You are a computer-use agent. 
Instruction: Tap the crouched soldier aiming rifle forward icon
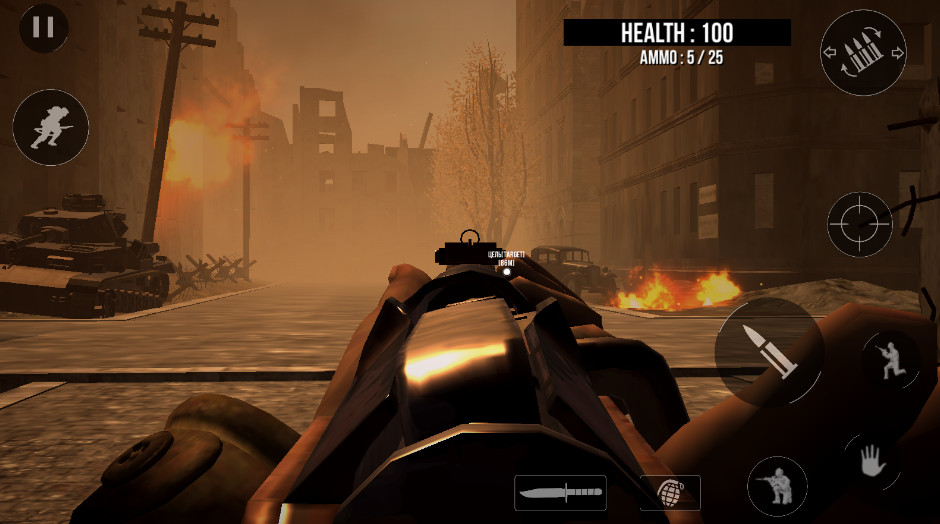click(x=777, y=486)
